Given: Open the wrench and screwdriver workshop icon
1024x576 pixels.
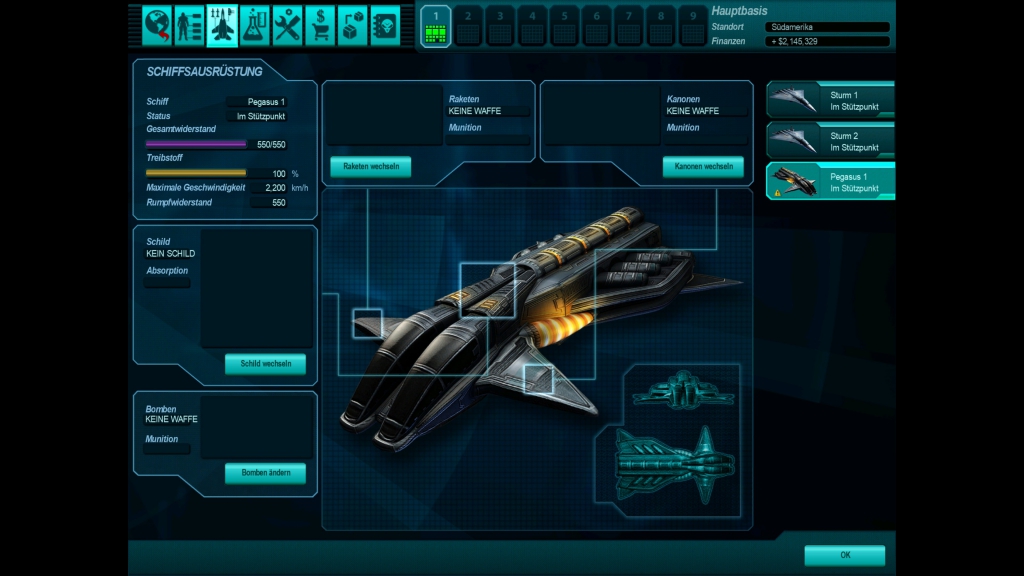Looking at the screenshot, I should click(287, 24).
